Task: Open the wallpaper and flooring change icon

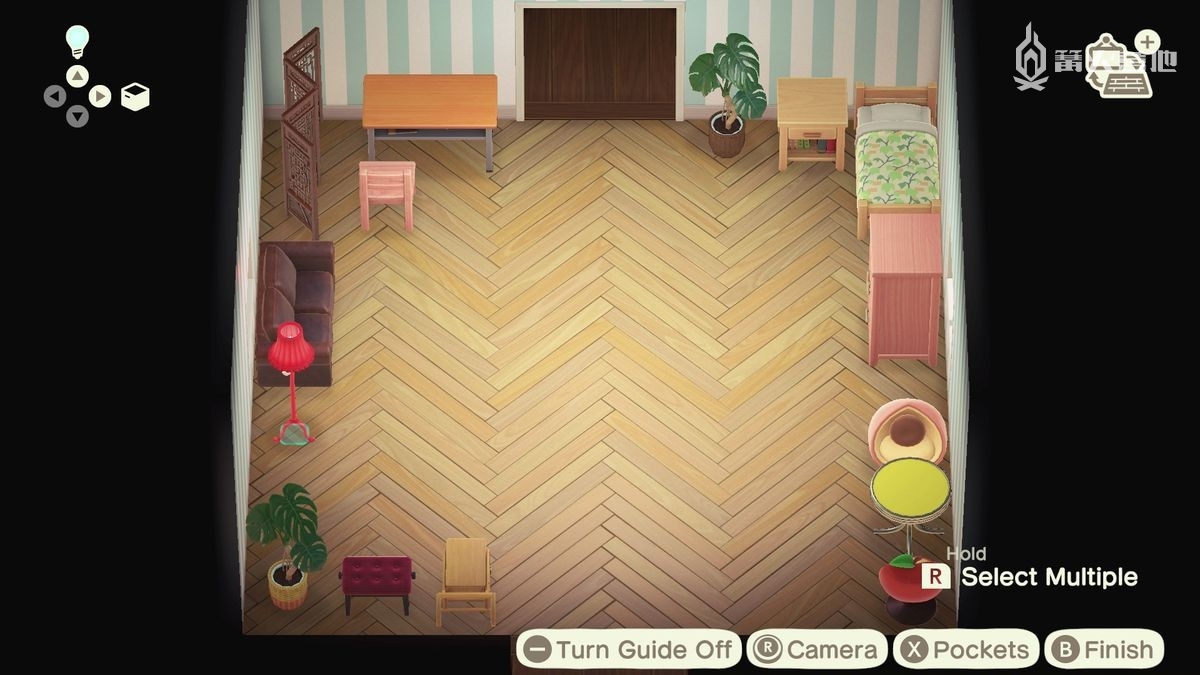Action: [1119, 65]
